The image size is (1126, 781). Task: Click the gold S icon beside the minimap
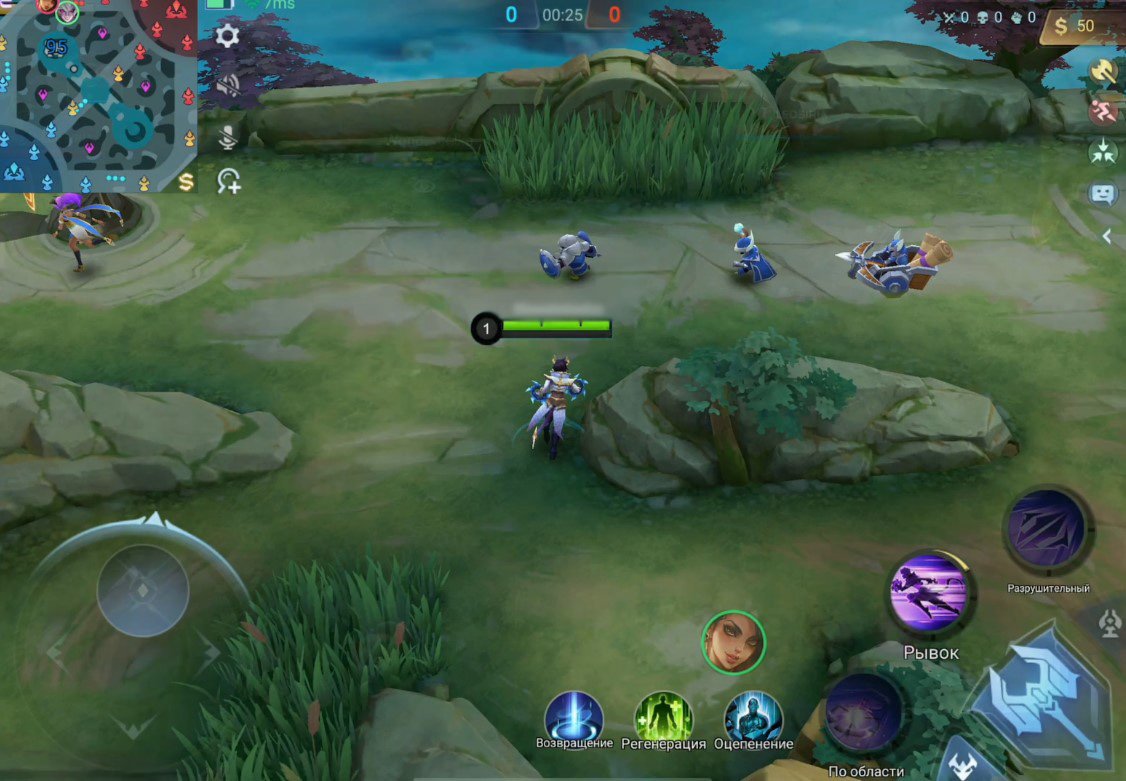[x=186, y=181]
